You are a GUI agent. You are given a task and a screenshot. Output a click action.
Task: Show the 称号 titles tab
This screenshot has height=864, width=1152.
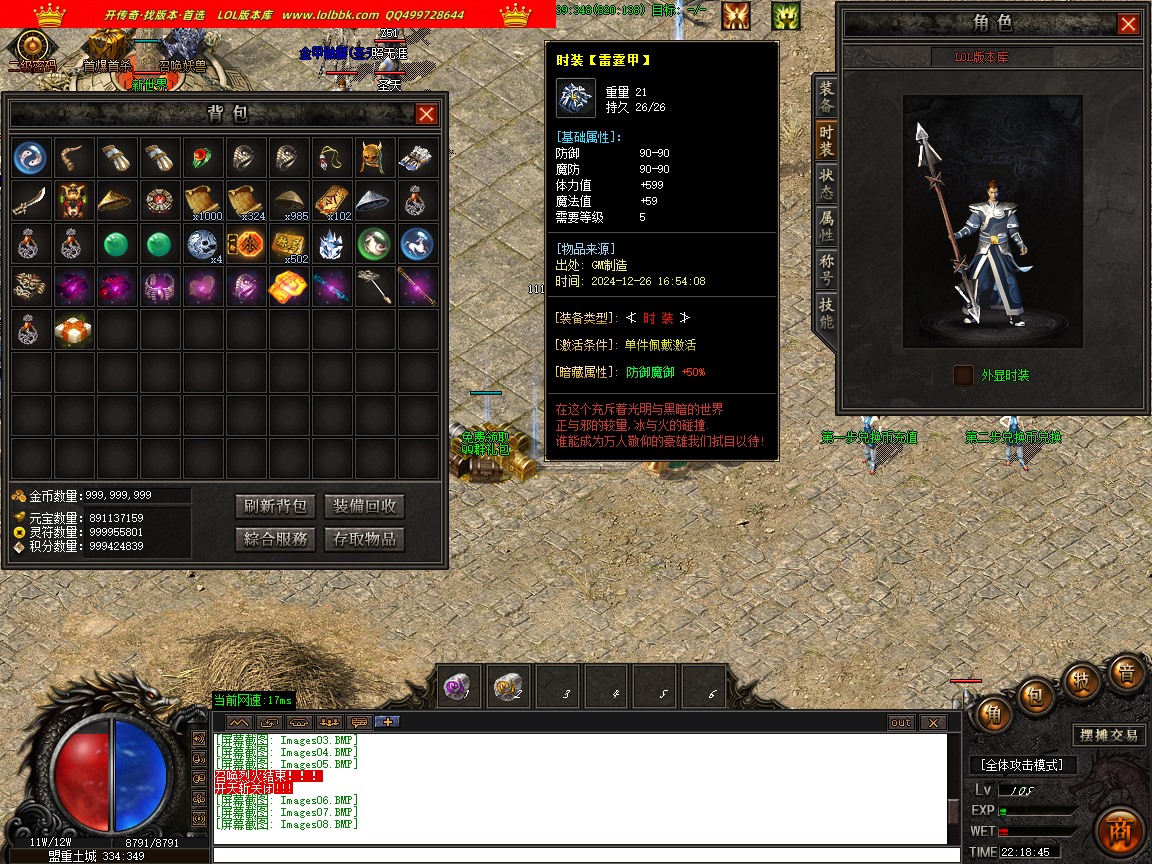point(826,269)
